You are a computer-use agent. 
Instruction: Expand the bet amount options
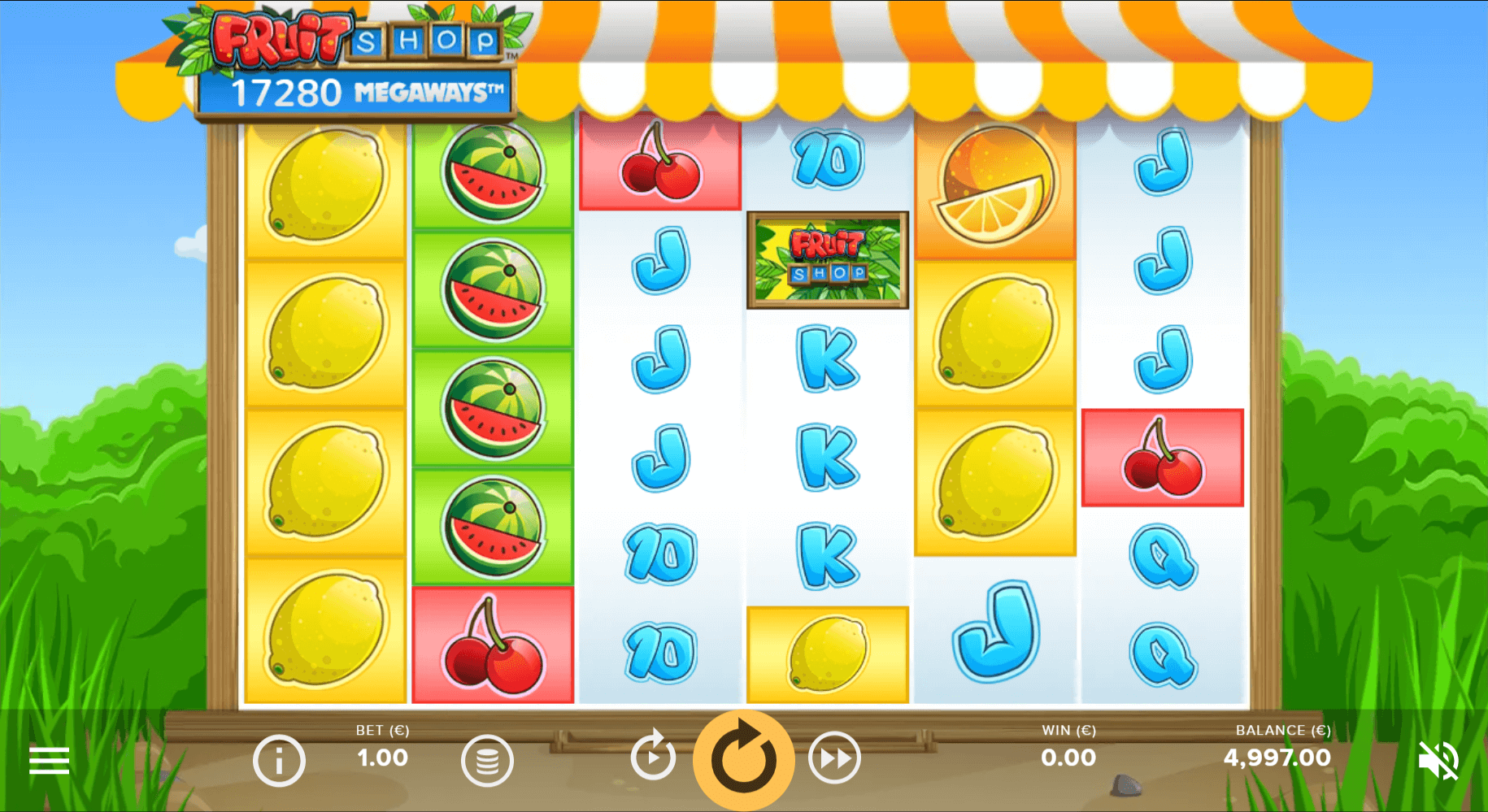click(x=487, y=759)
